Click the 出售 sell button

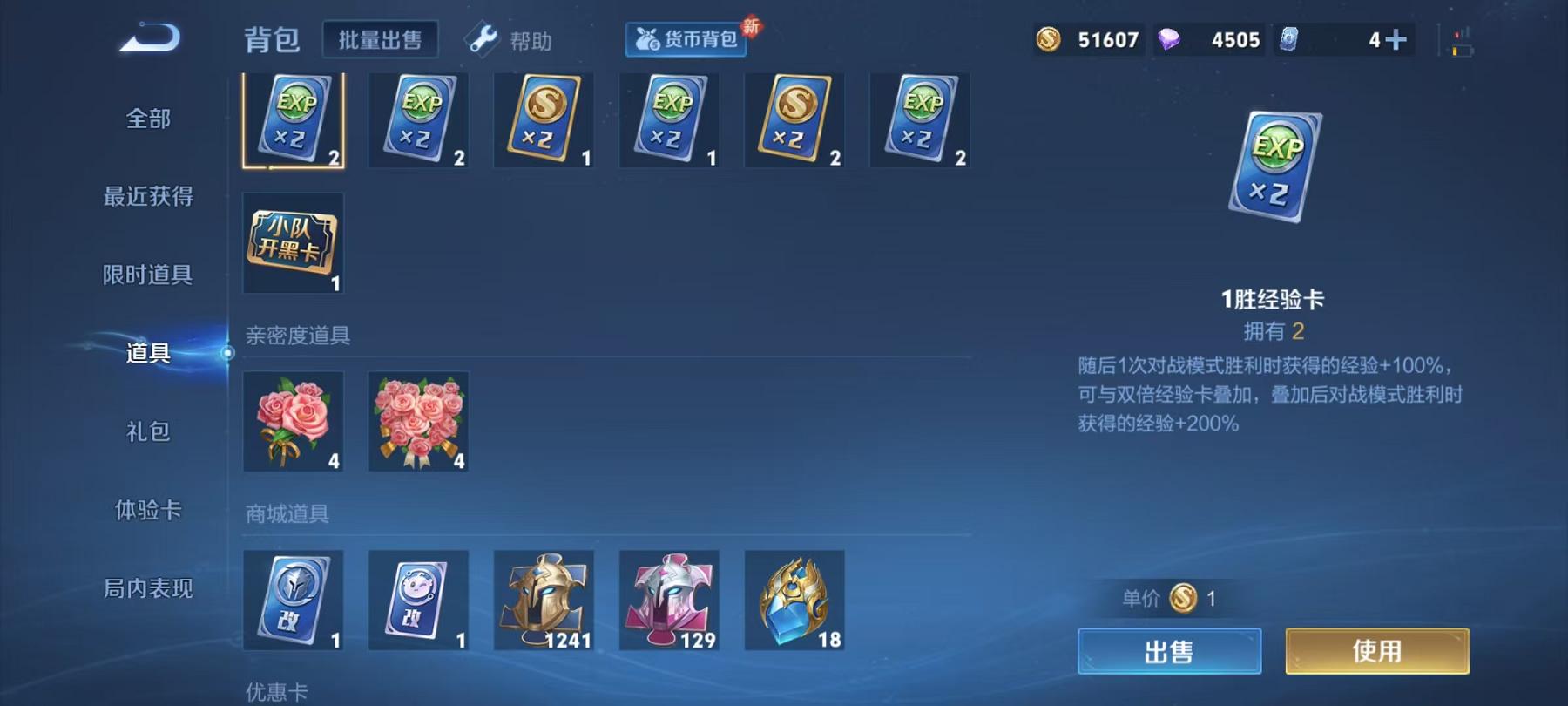pos(1168,650)
